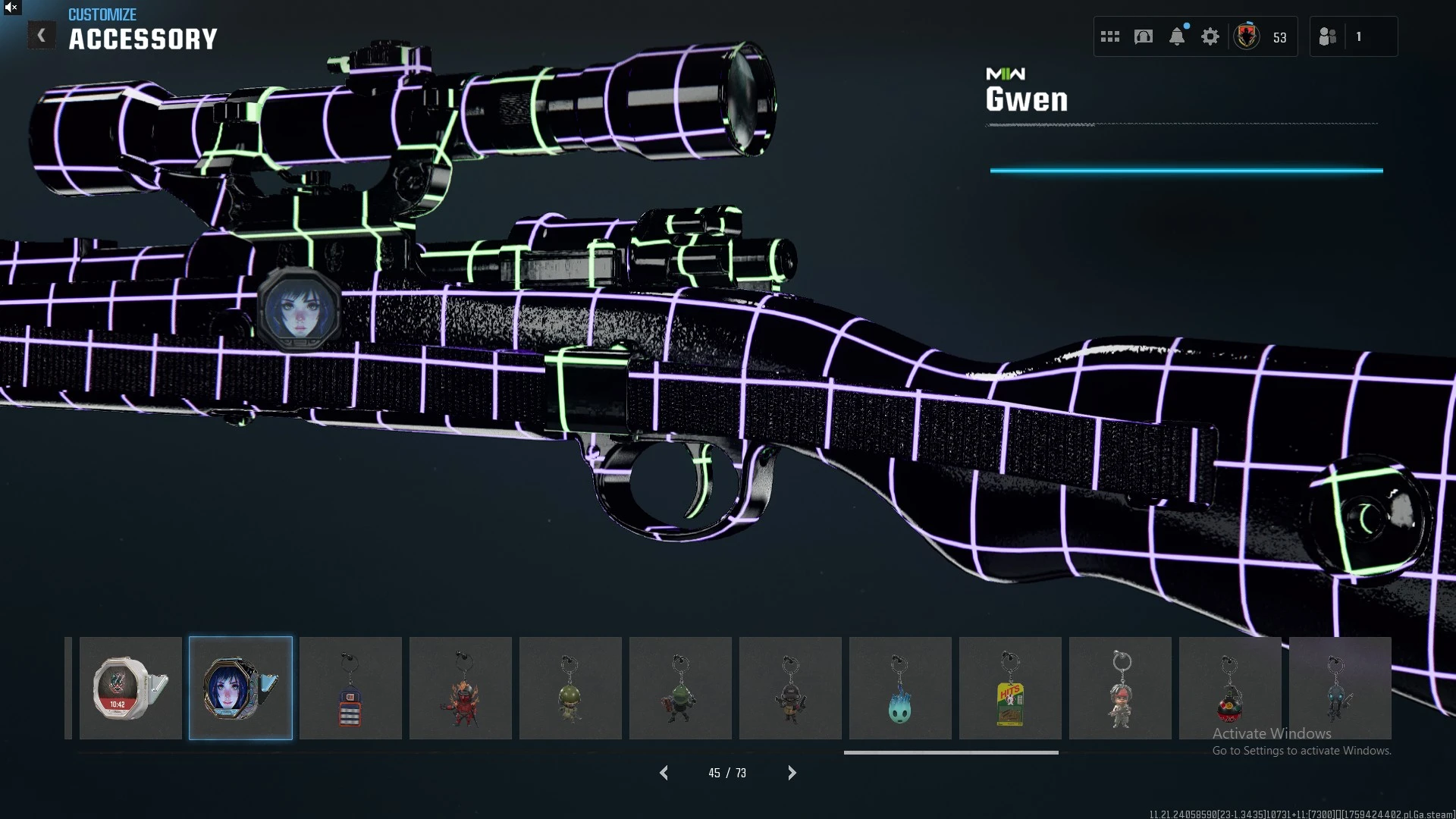The height and width of the screenshot is (819, 1456).
Task: Open the grid menu icon
Action: [1110, 36]
